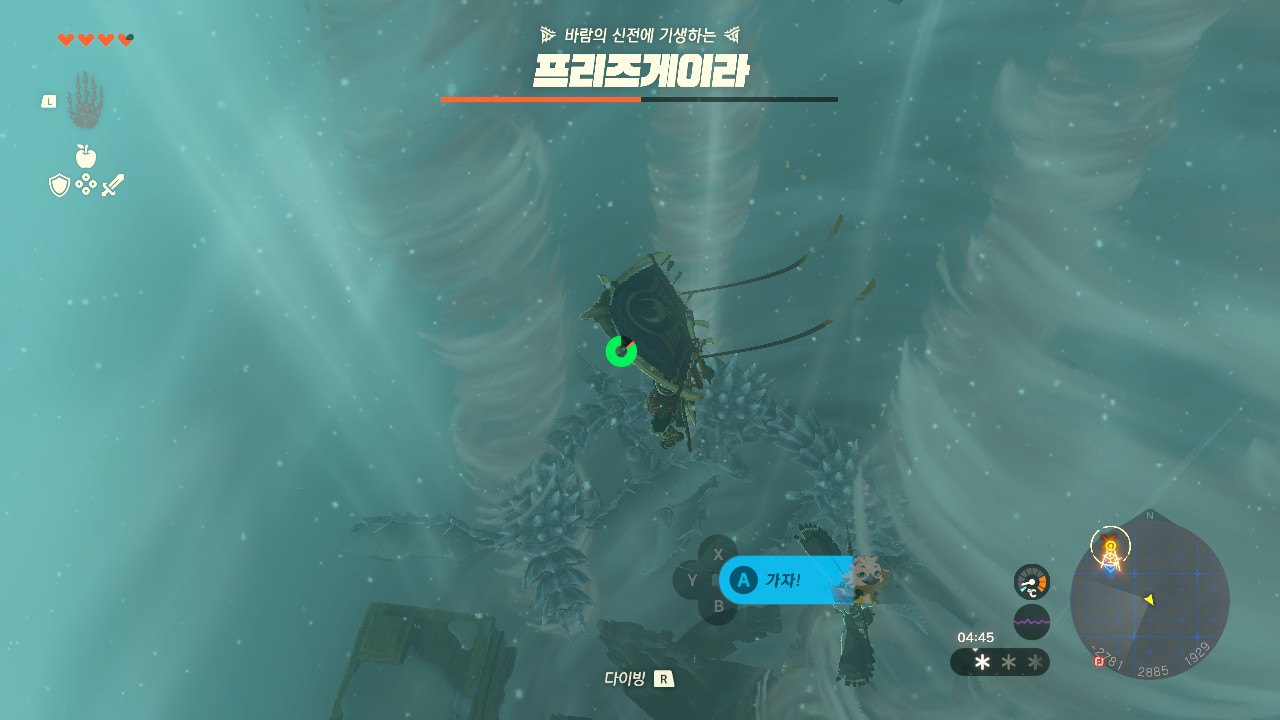1280x720 pixels.
Task: Open the circular minimap
Action: pos(1149,598)
